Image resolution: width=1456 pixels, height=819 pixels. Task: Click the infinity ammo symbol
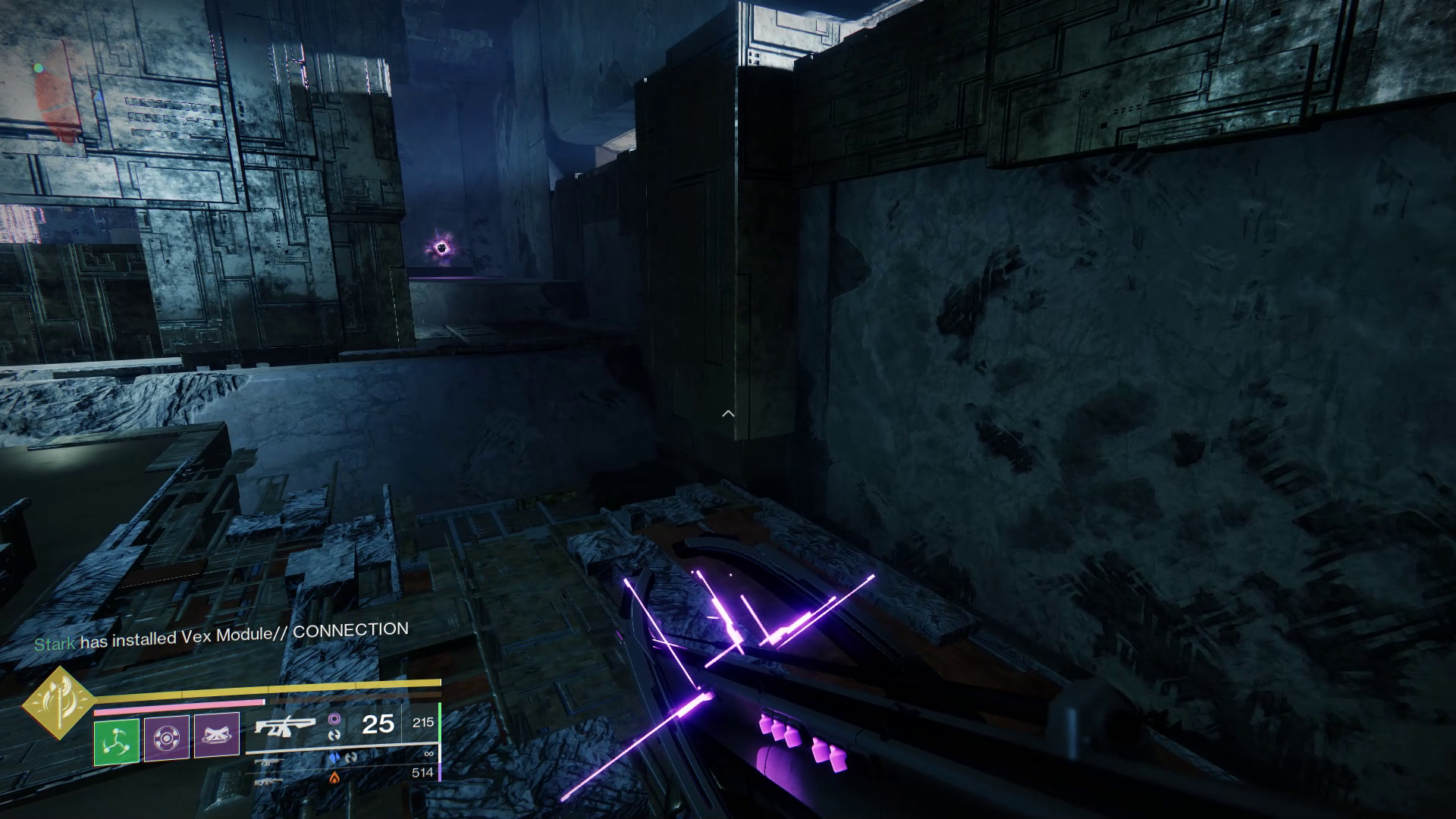point(429,753)
